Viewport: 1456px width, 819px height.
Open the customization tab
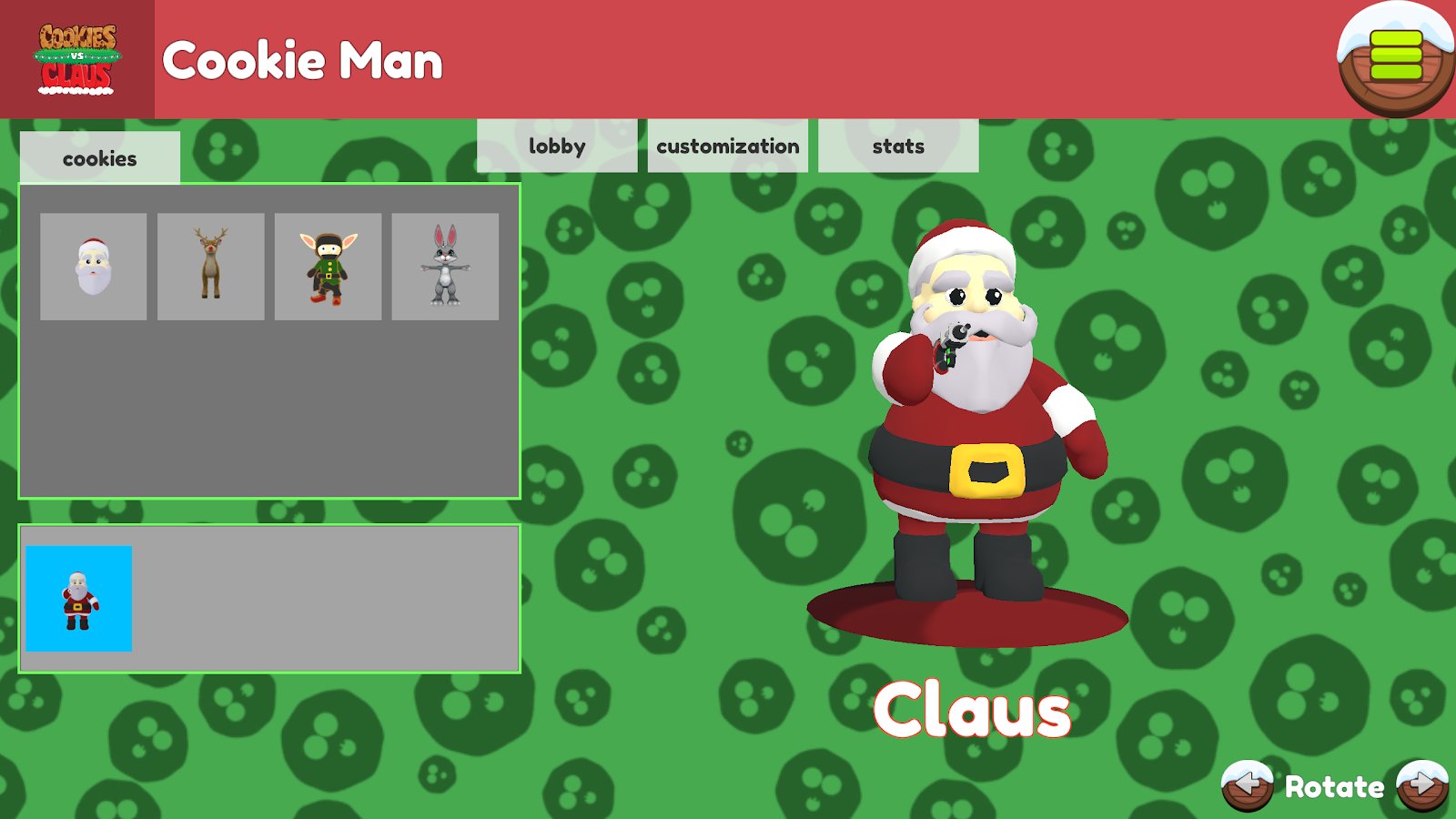click(x=728, y=146)
